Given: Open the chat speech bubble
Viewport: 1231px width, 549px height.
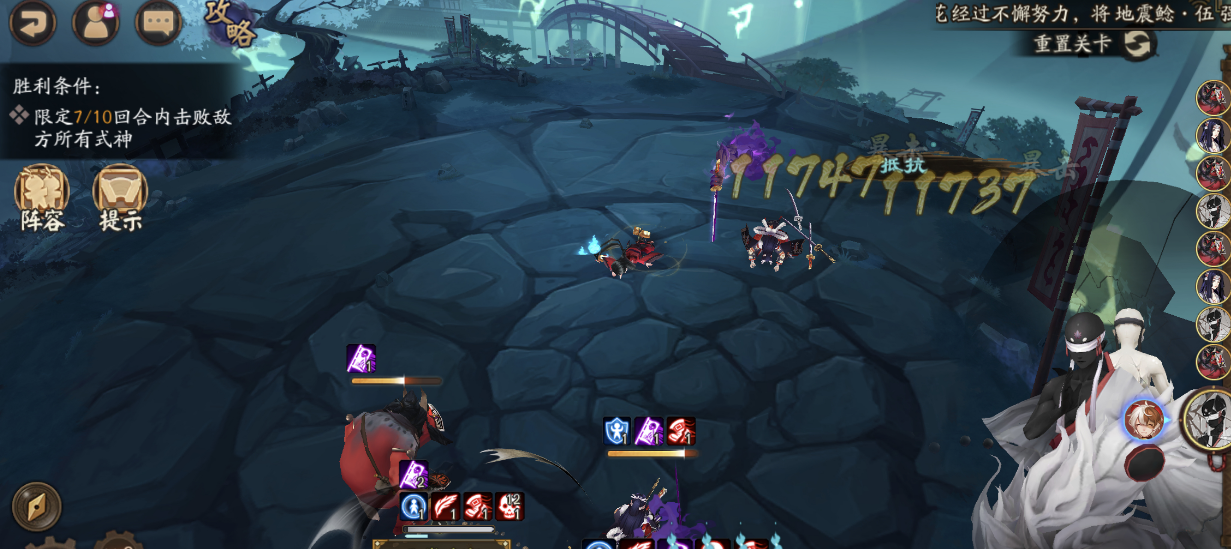Looking at the screenshot, I should click(158, 23).
